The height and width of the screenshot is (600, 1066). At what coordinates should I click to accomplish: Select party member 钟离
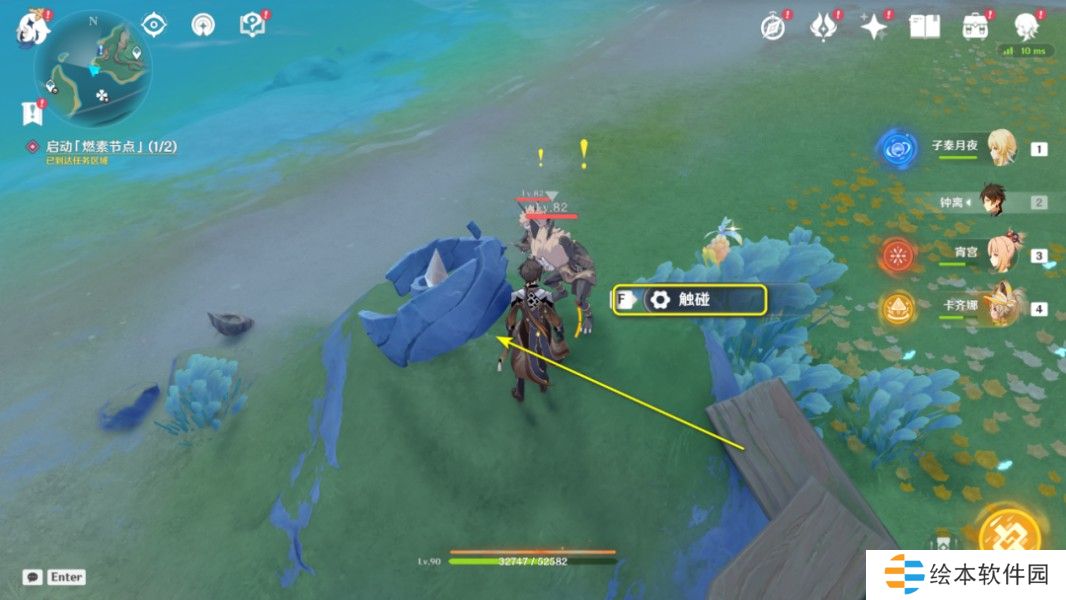coord(990,202)
